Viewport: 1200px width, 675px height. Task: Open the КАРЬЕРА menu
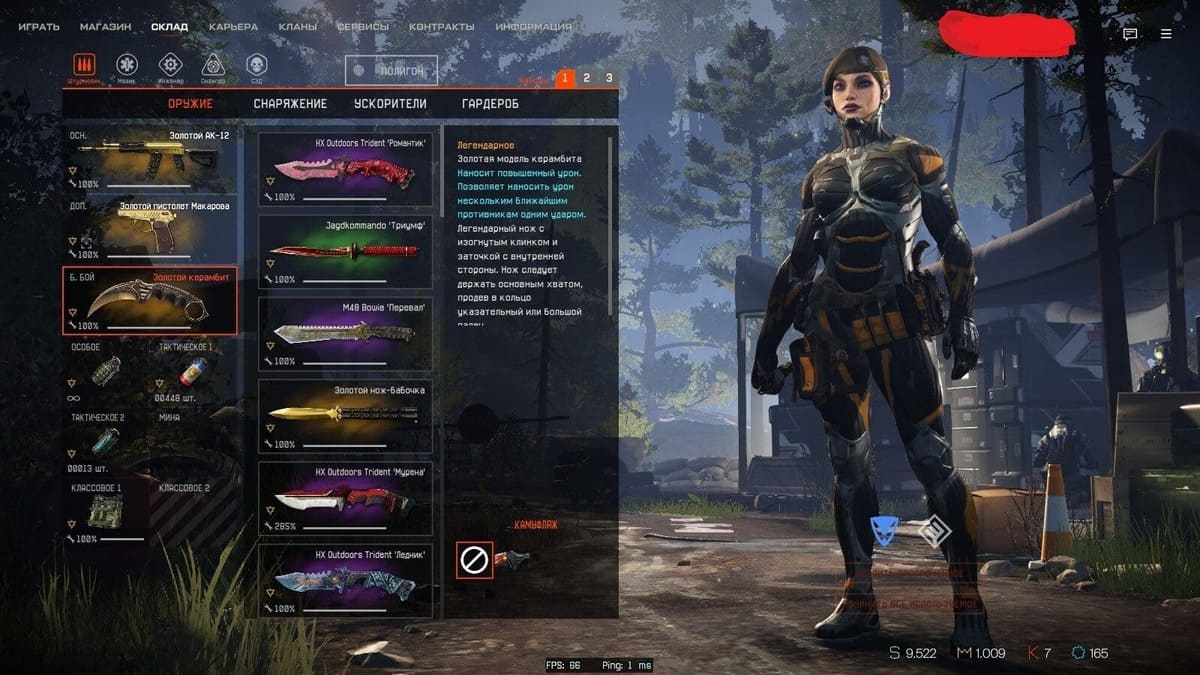tap(233, 27)
